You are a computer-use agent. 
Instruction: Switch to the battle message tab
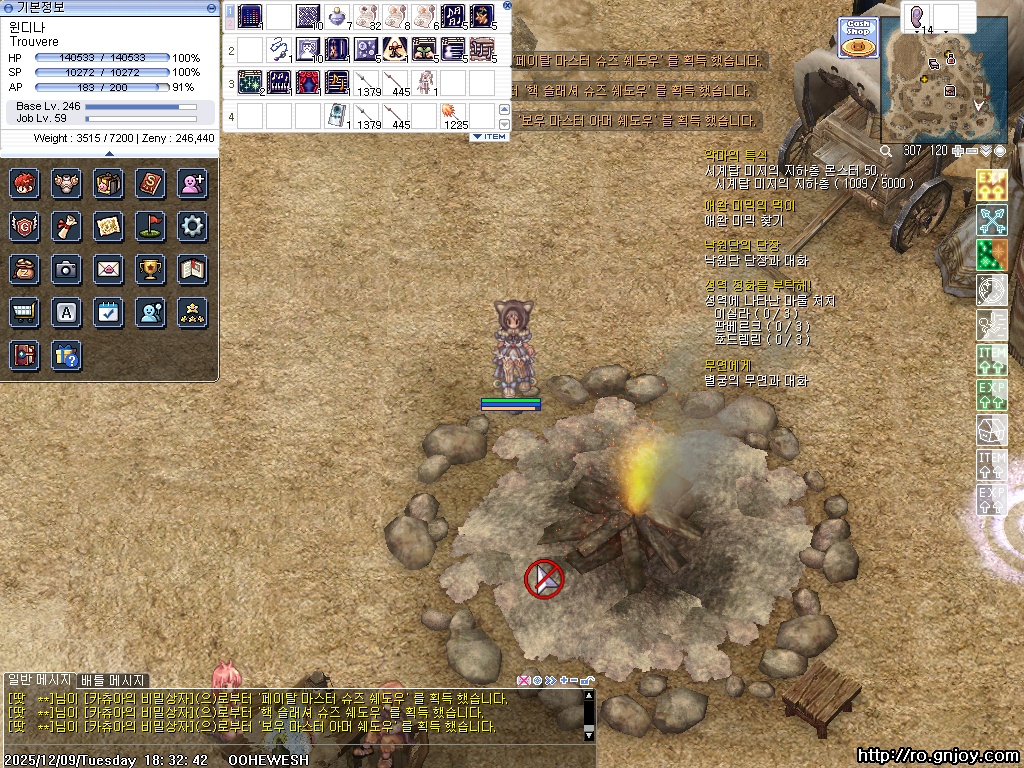click(112, 681)
